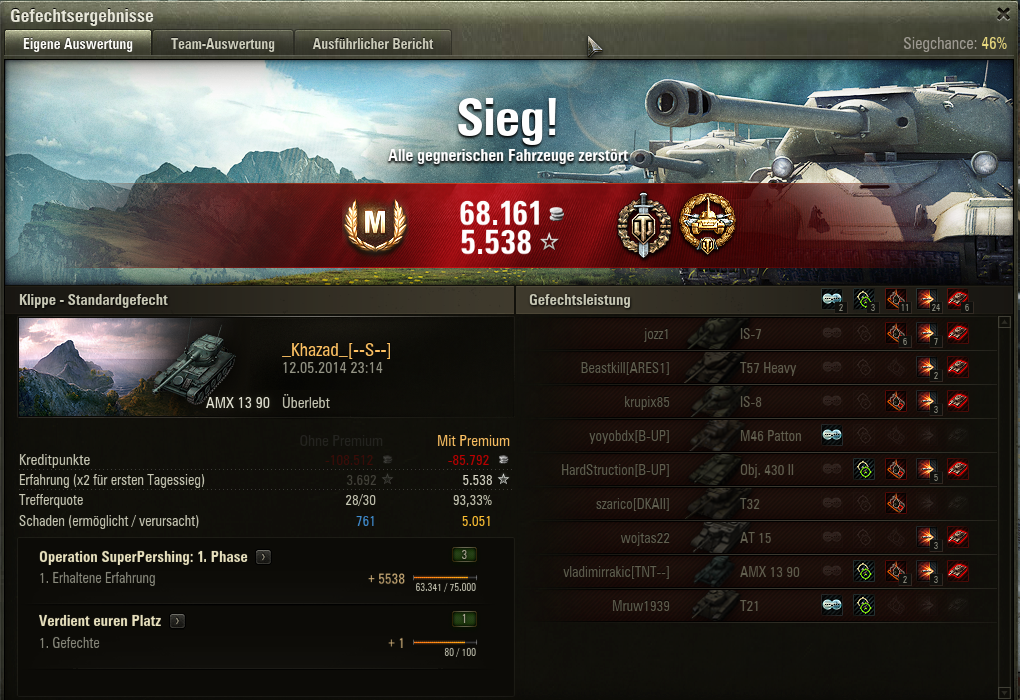Expand Operation SuperPershing mission details
This screenshot has width=1020, height=700.
coord(262,557)
